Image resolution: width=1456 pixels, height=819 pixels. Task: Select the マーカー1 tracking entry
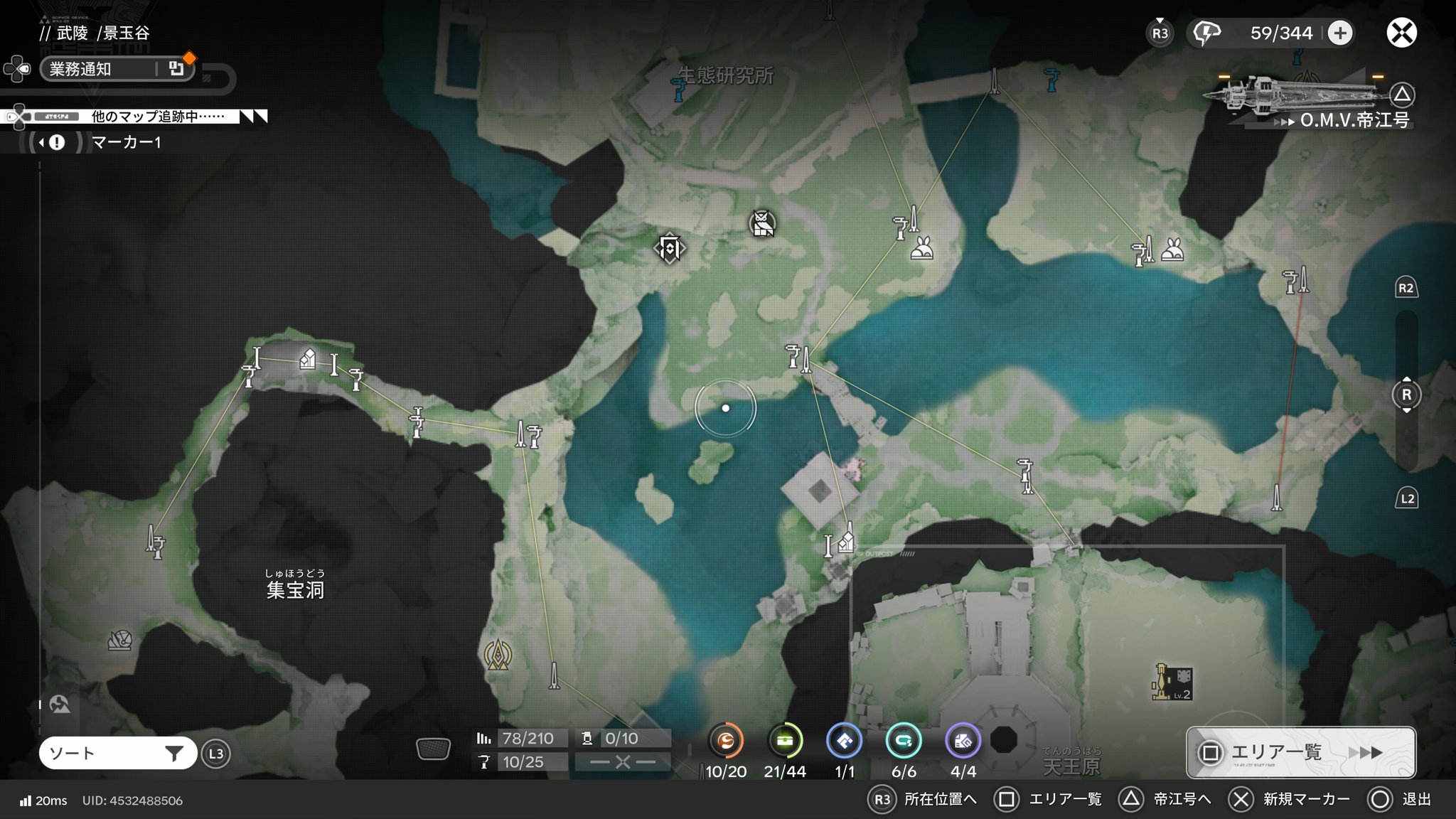127,142
